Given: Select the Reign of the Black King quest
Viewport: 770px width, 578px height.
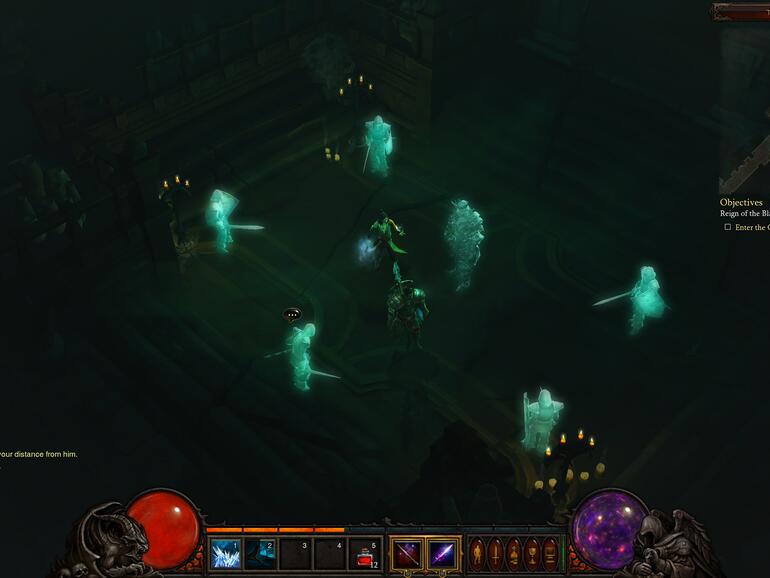Looking at the screenshot, I should coord(745,214).
